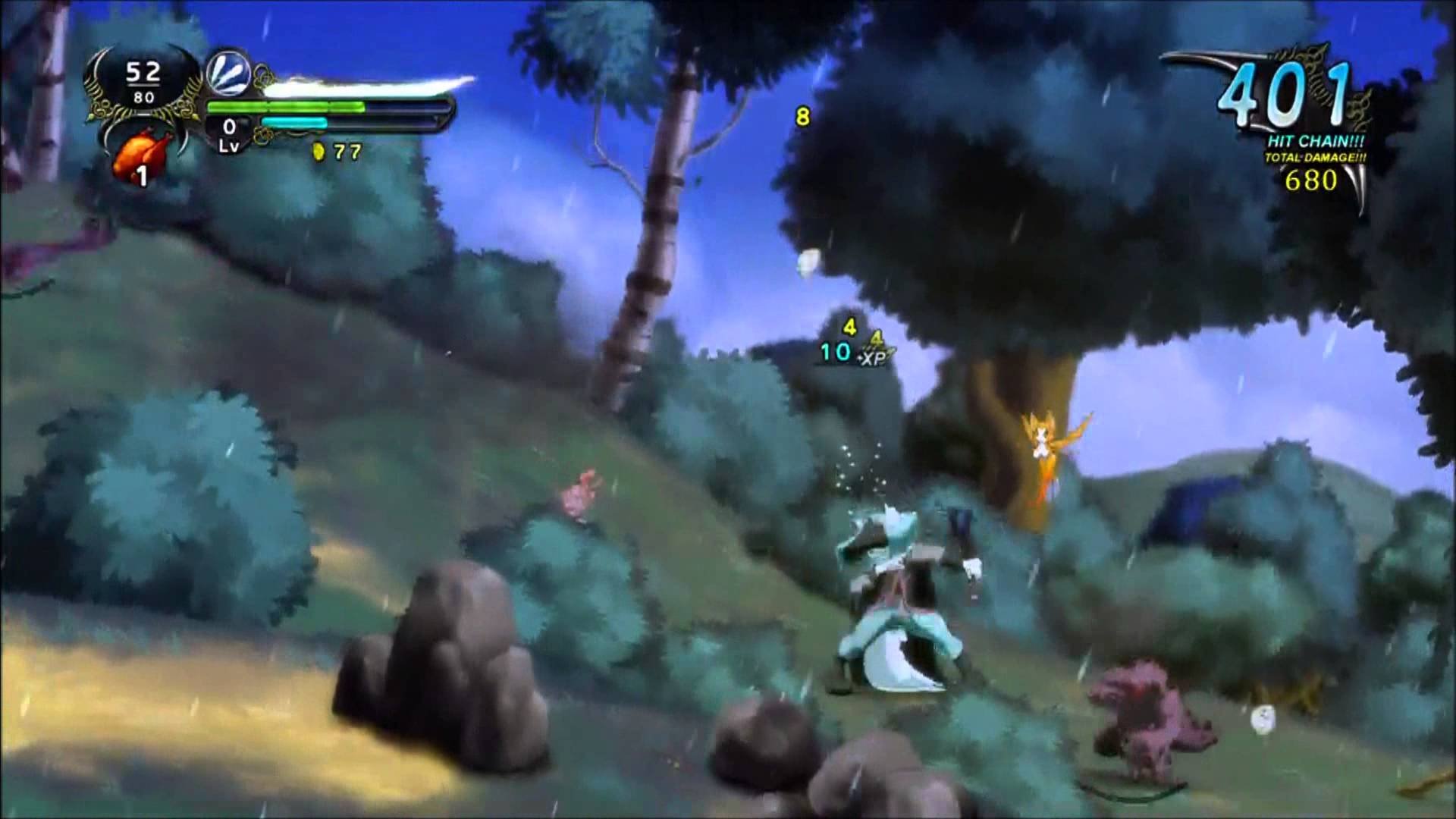Click the 52/80 health display
This screenshot has width=1456, height=819.
[x=145, y=80]
